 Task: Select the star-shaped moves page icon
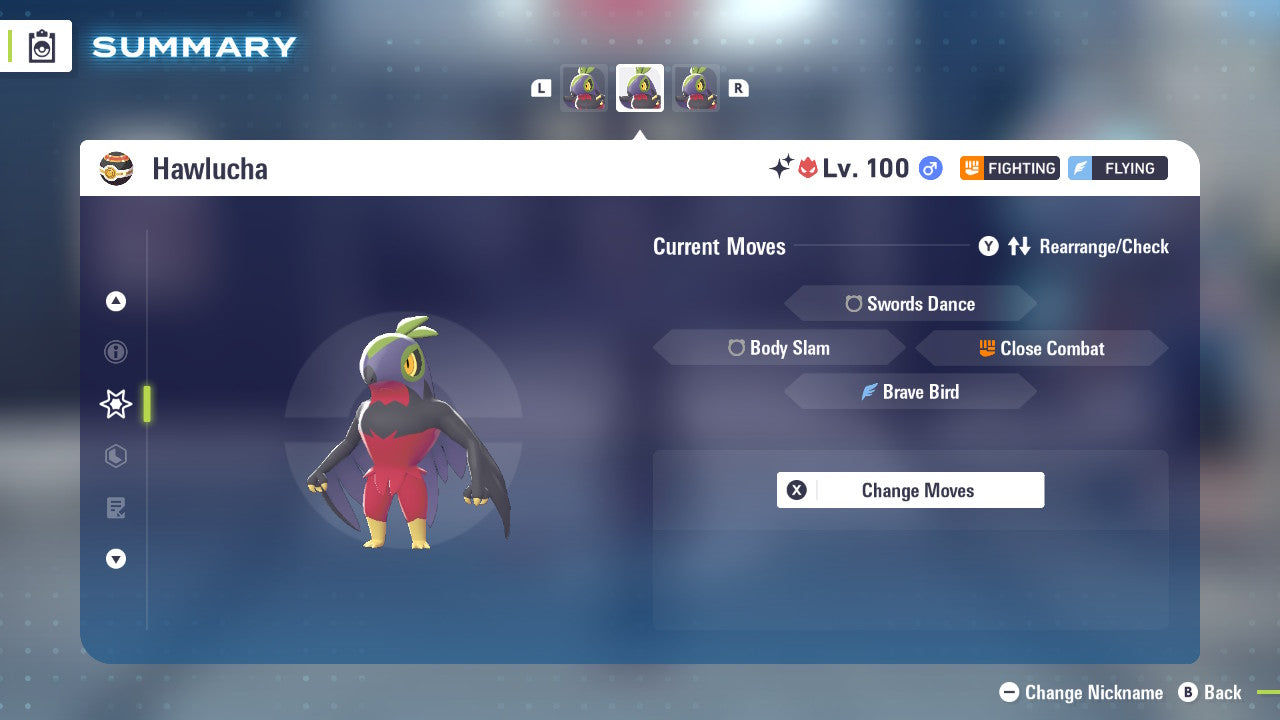pyautogui.click(x=115, y=404)
